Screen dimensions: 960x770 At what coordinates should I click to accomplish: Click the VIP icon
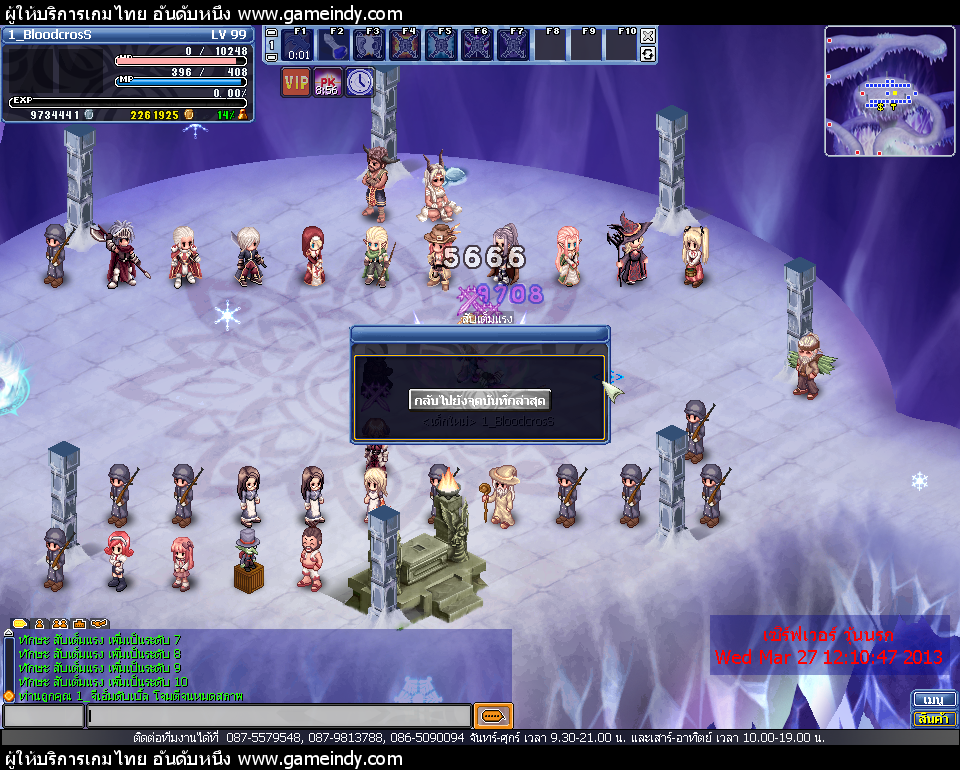tap(295, 82)
